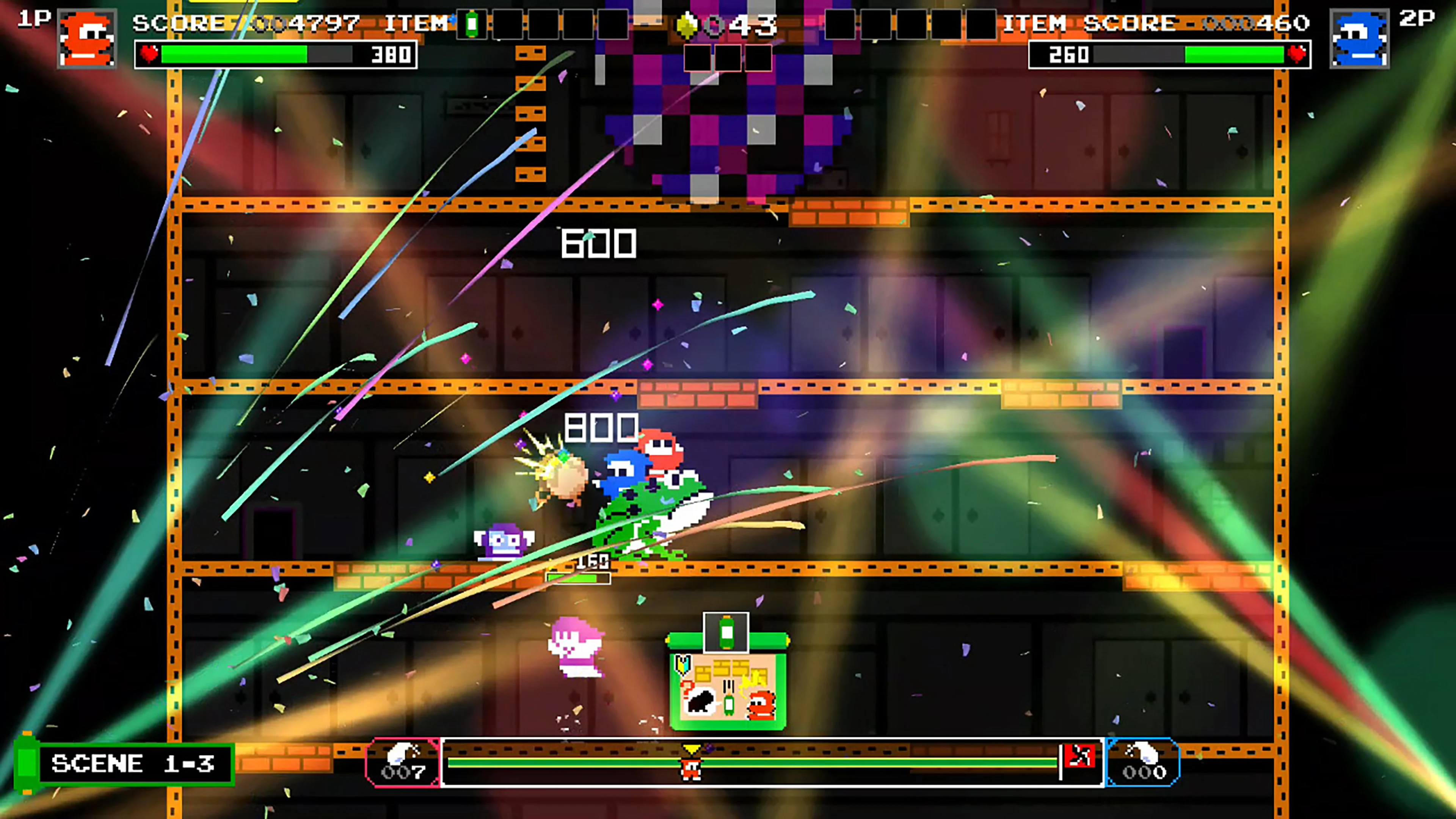Select the green item in 1P's item slot
This screenshot has width=1456, height=819.
471,24
